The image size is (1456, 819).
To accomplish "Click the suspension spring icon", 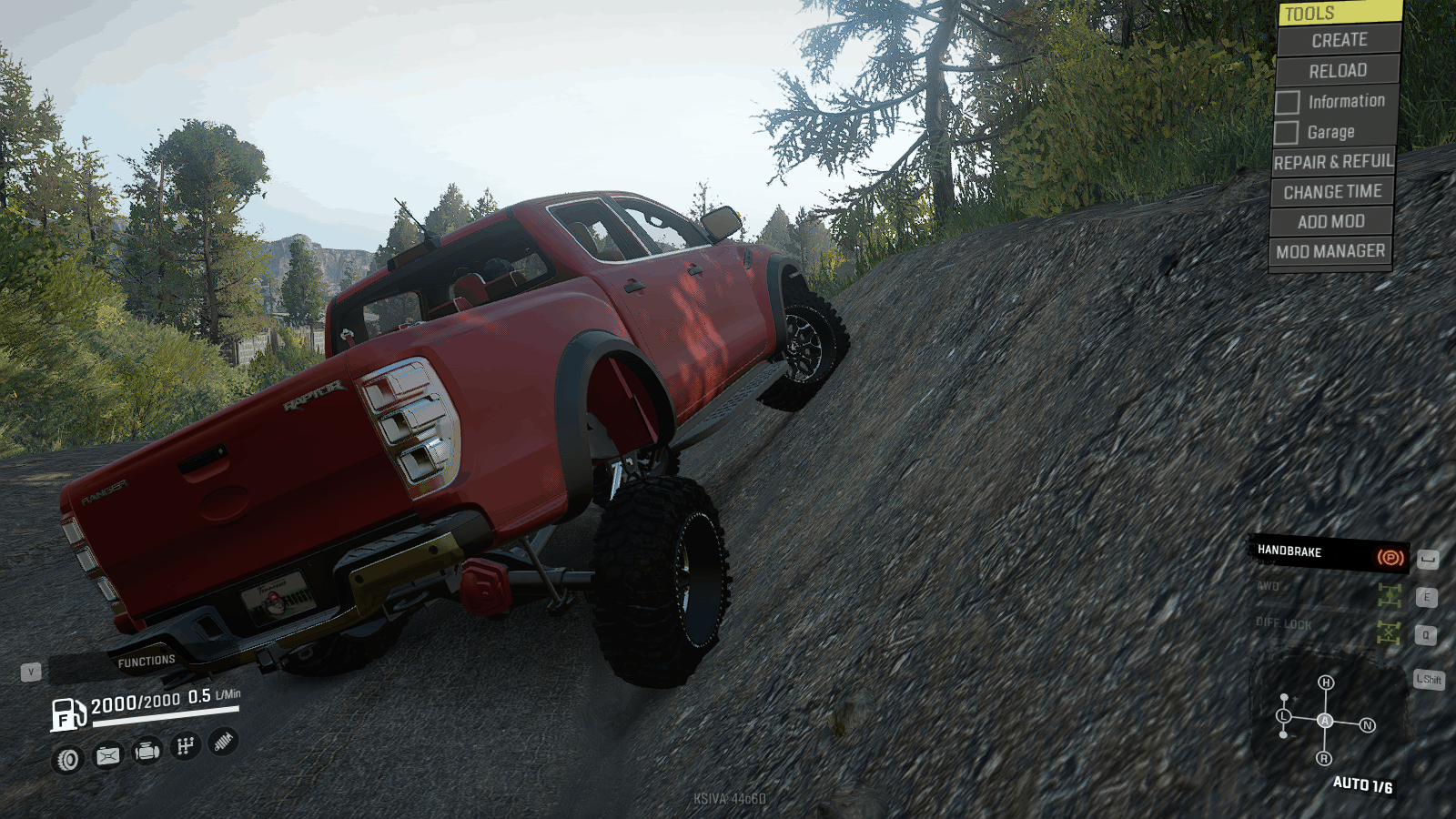I will 223,743.
